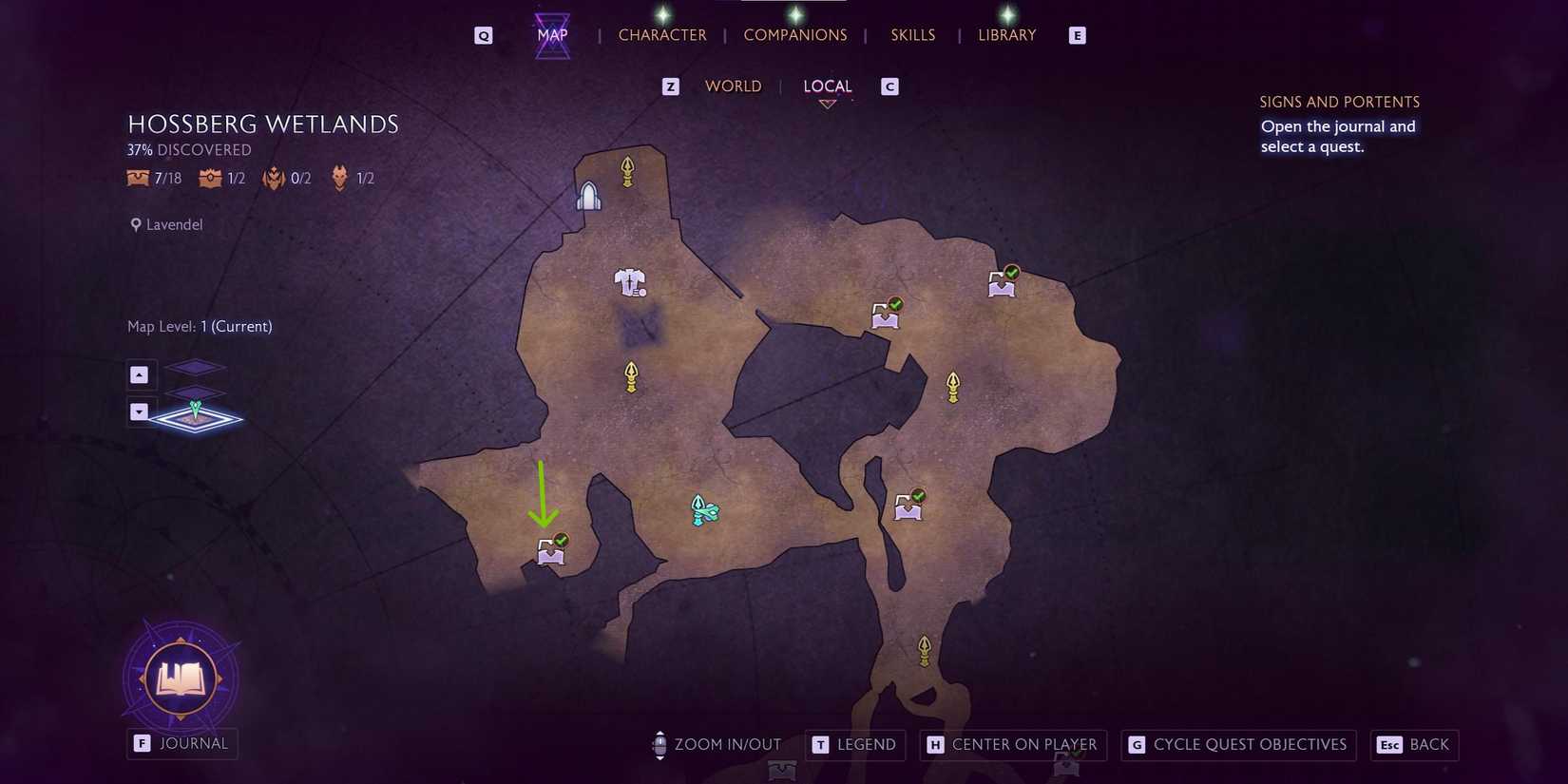Click BACK to exit the map
The width and height of the screenshot is (1568, 784).
pyautogui.click(x=1414, y=745)
